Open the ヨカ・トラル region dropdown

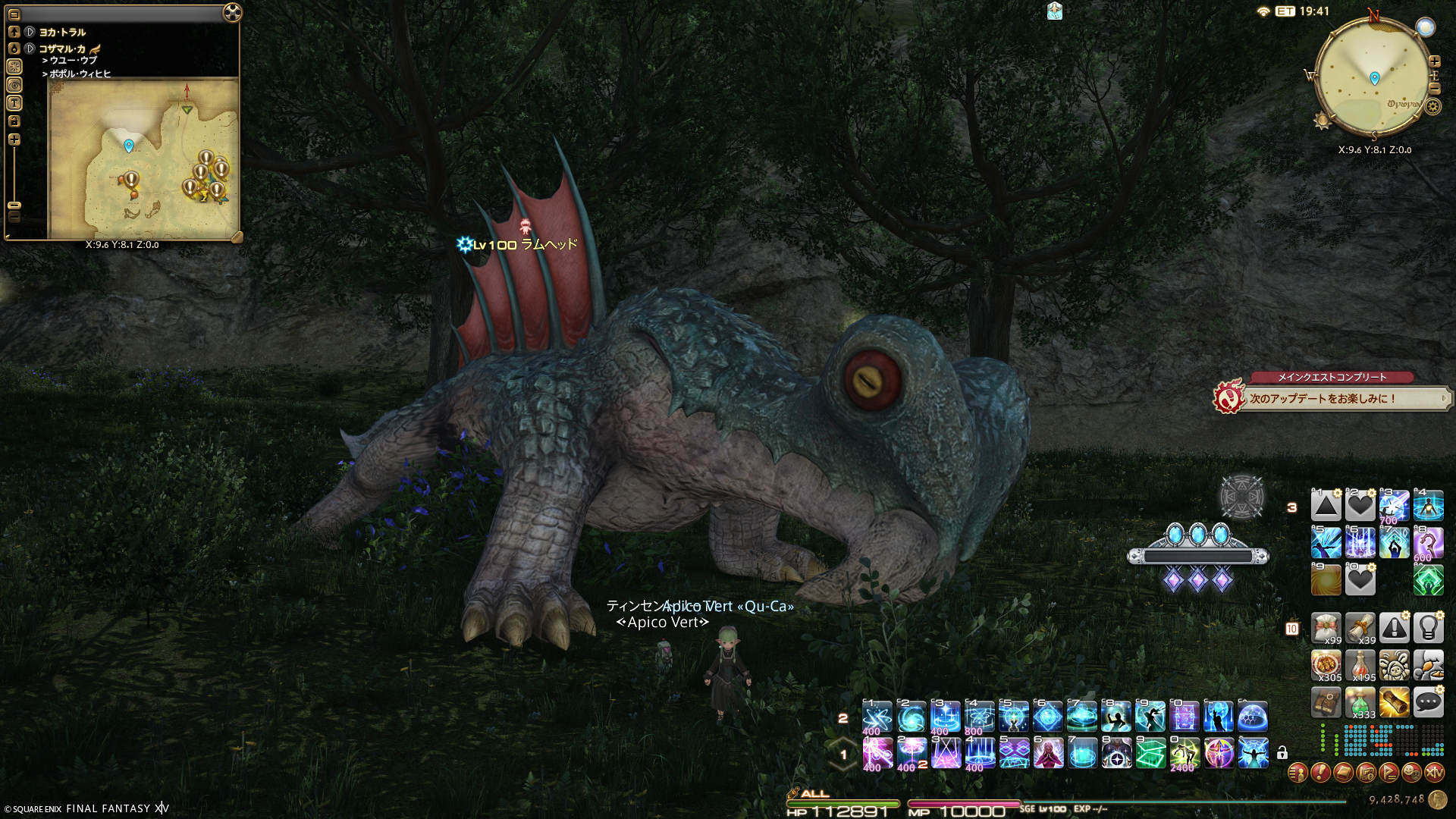coord(30,32)
